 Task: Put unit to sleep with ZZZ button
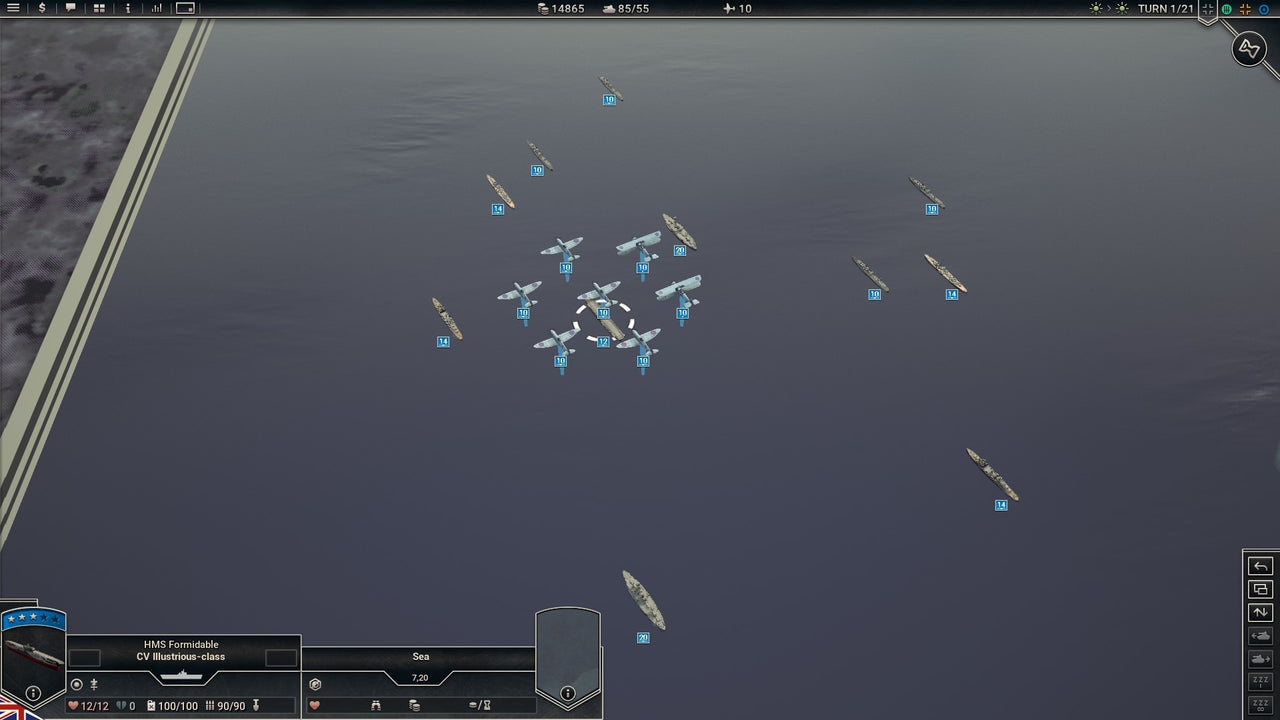pos(1260,680)
